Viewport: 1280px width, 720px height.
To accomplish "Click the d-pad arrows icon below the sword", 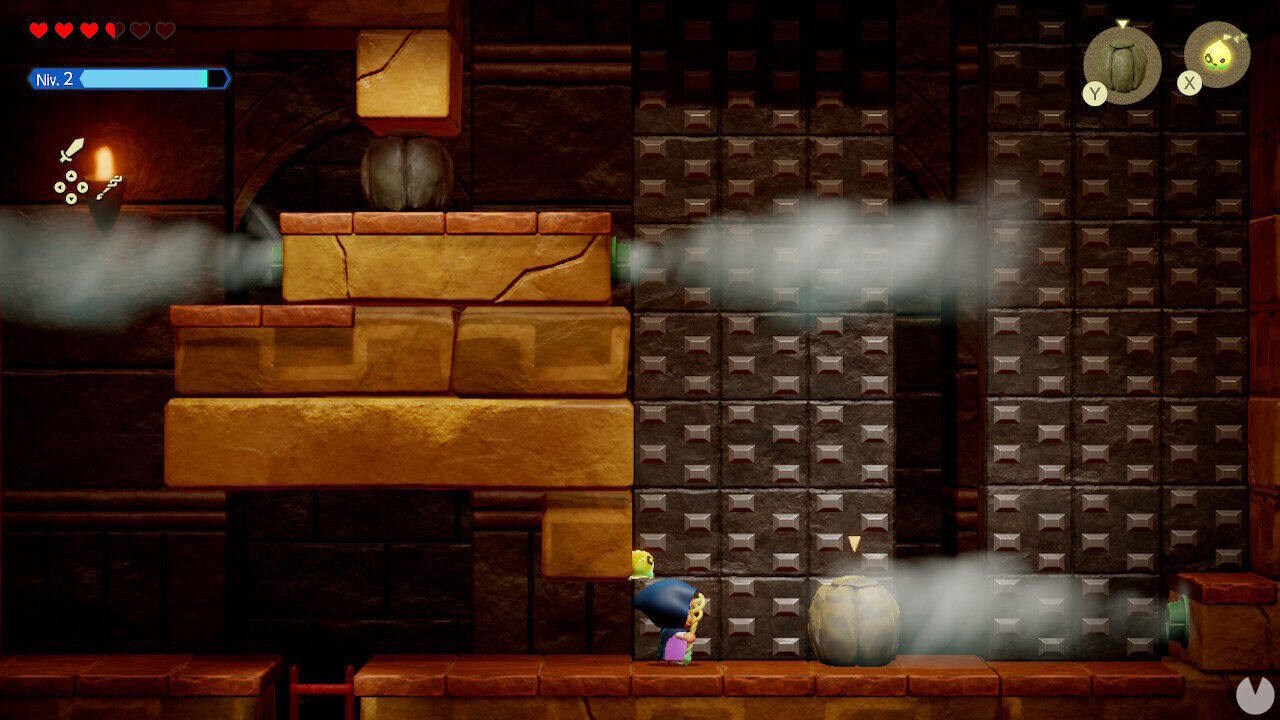I will (70, 187).
